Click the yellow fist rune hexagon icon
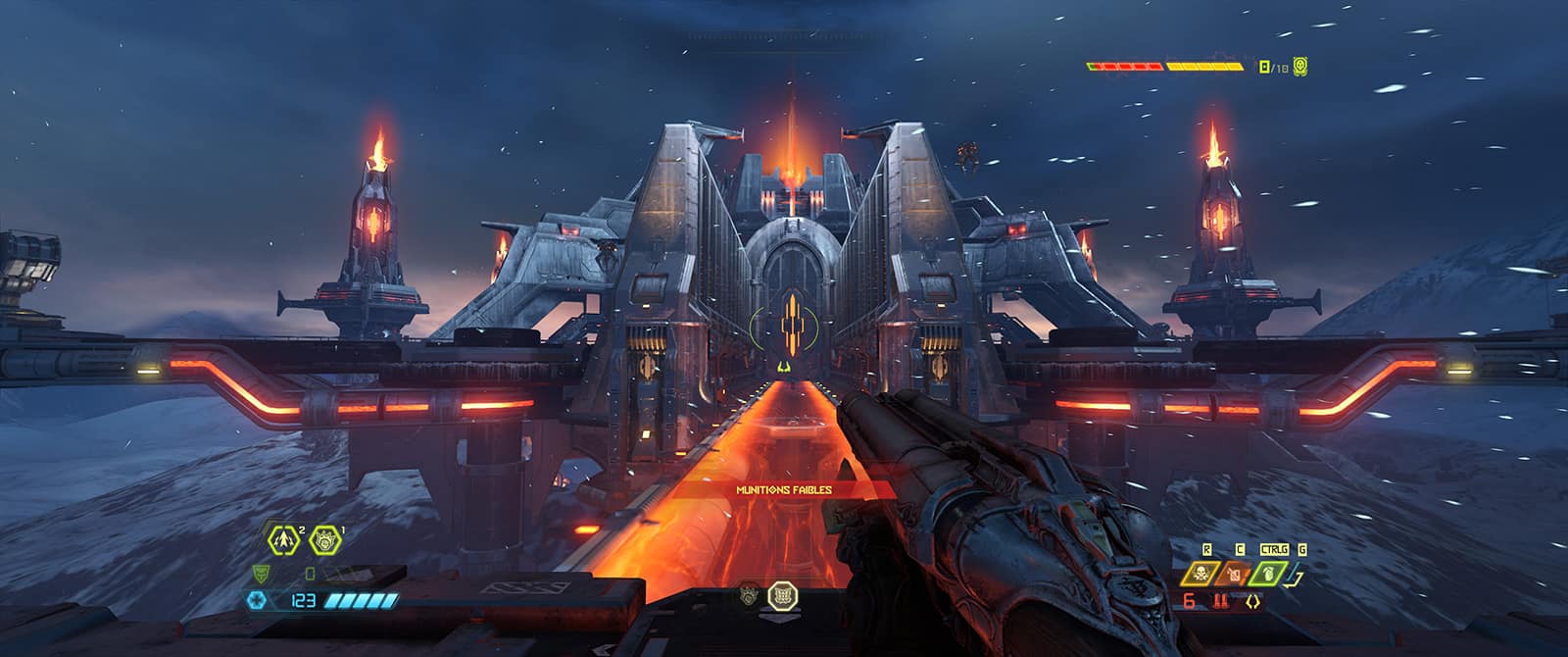This screenshot has height=657, width=1568. point(324,537)
